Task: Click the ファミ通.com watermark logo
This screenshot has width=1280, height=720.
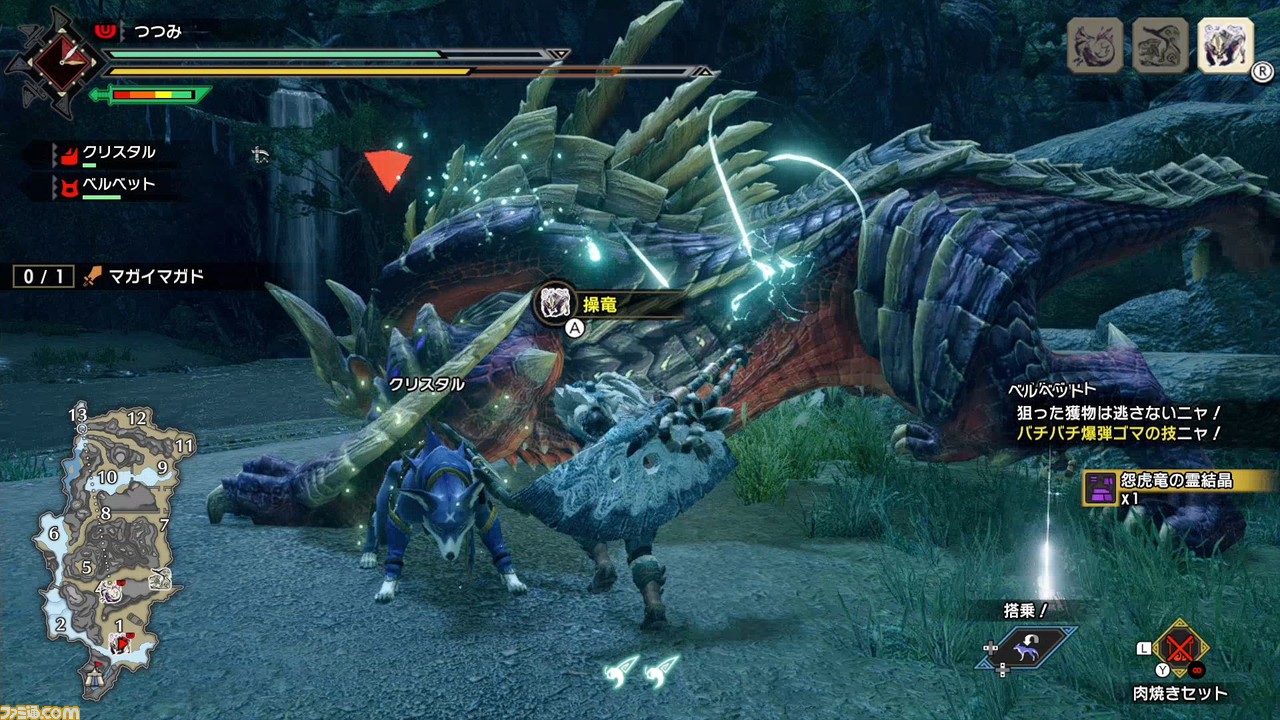Action: 40,711
